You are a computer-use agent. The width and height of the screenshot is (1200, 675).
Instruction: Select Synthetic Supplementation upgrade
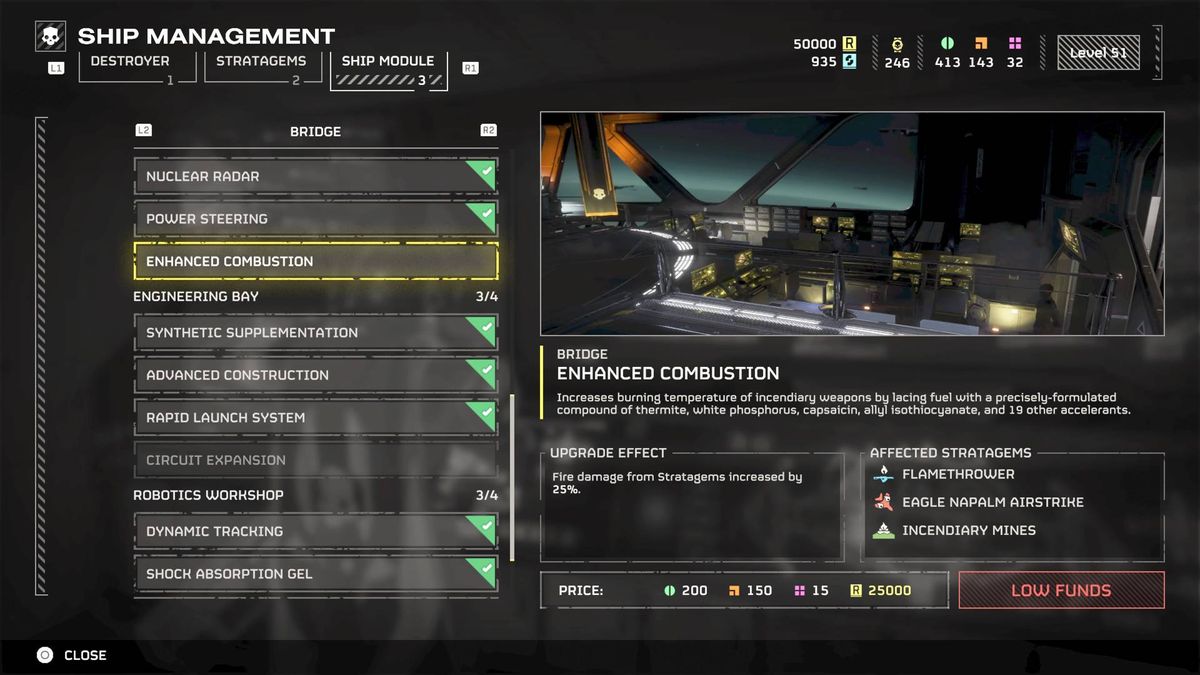tap(315, 333)
